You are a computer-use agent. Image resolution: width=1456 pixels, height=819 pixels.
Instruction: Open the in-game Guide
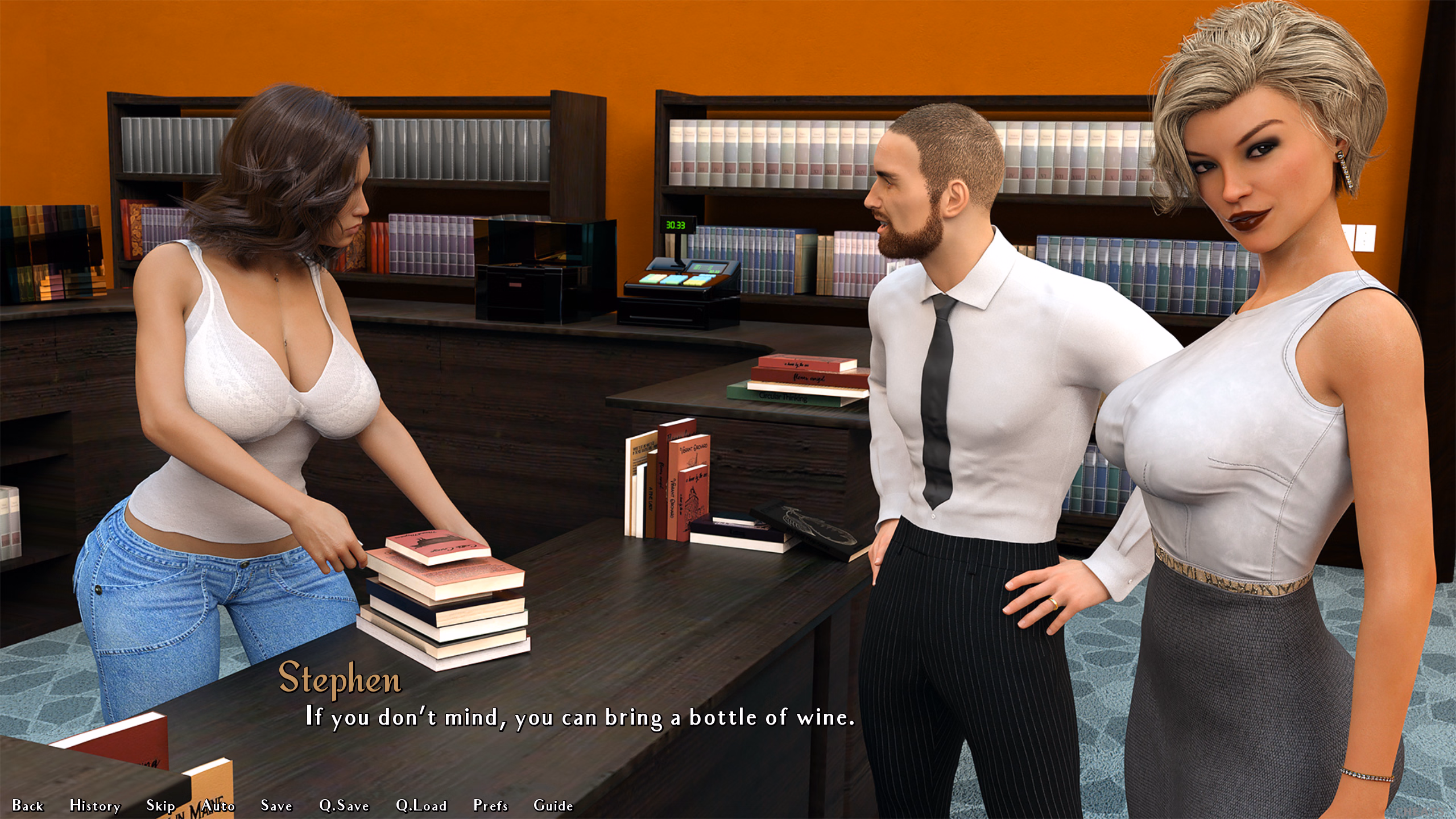(553, 805)
